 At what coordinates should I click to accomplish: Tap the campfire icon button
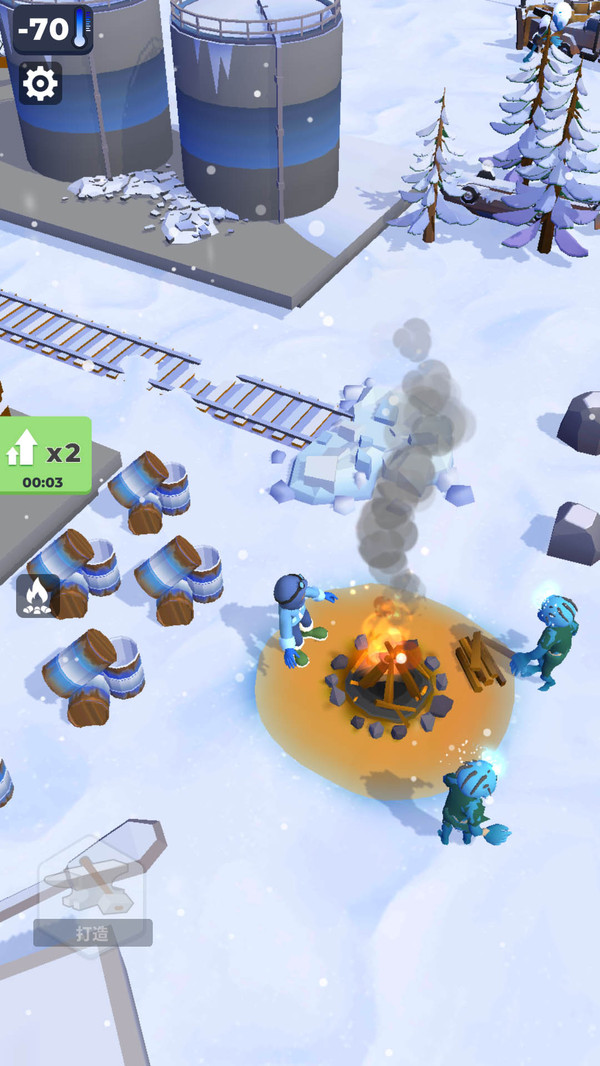click(x=37, y=596)
